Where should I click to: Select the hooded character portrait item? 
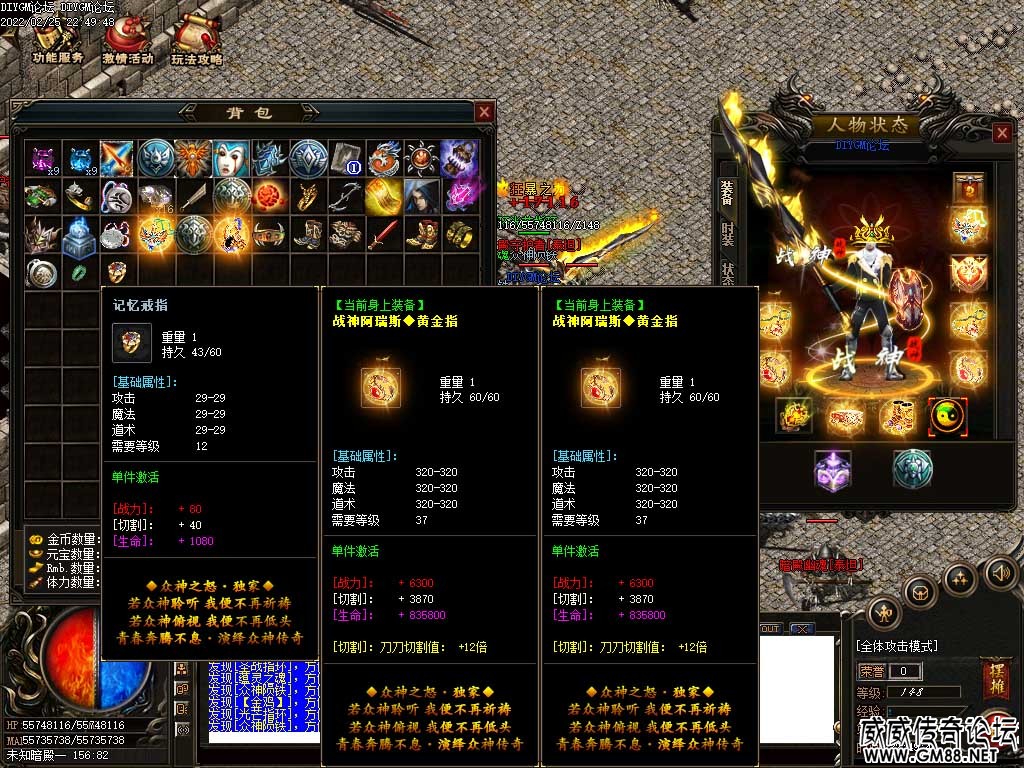(x=421, y=196)
